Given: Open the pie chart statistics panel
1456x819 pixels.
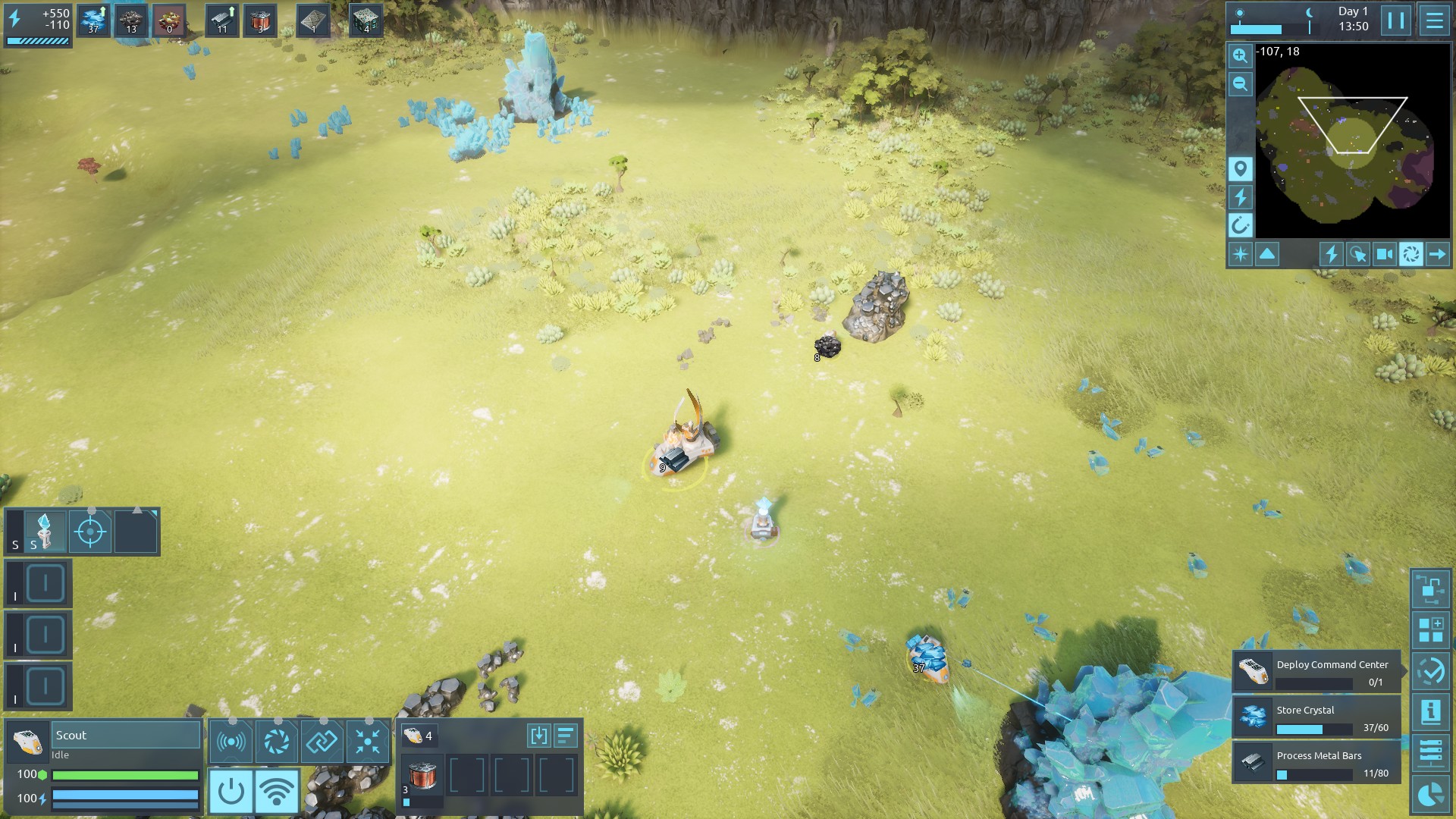Looking at the screenshot, I should (x=1431, y=794).
